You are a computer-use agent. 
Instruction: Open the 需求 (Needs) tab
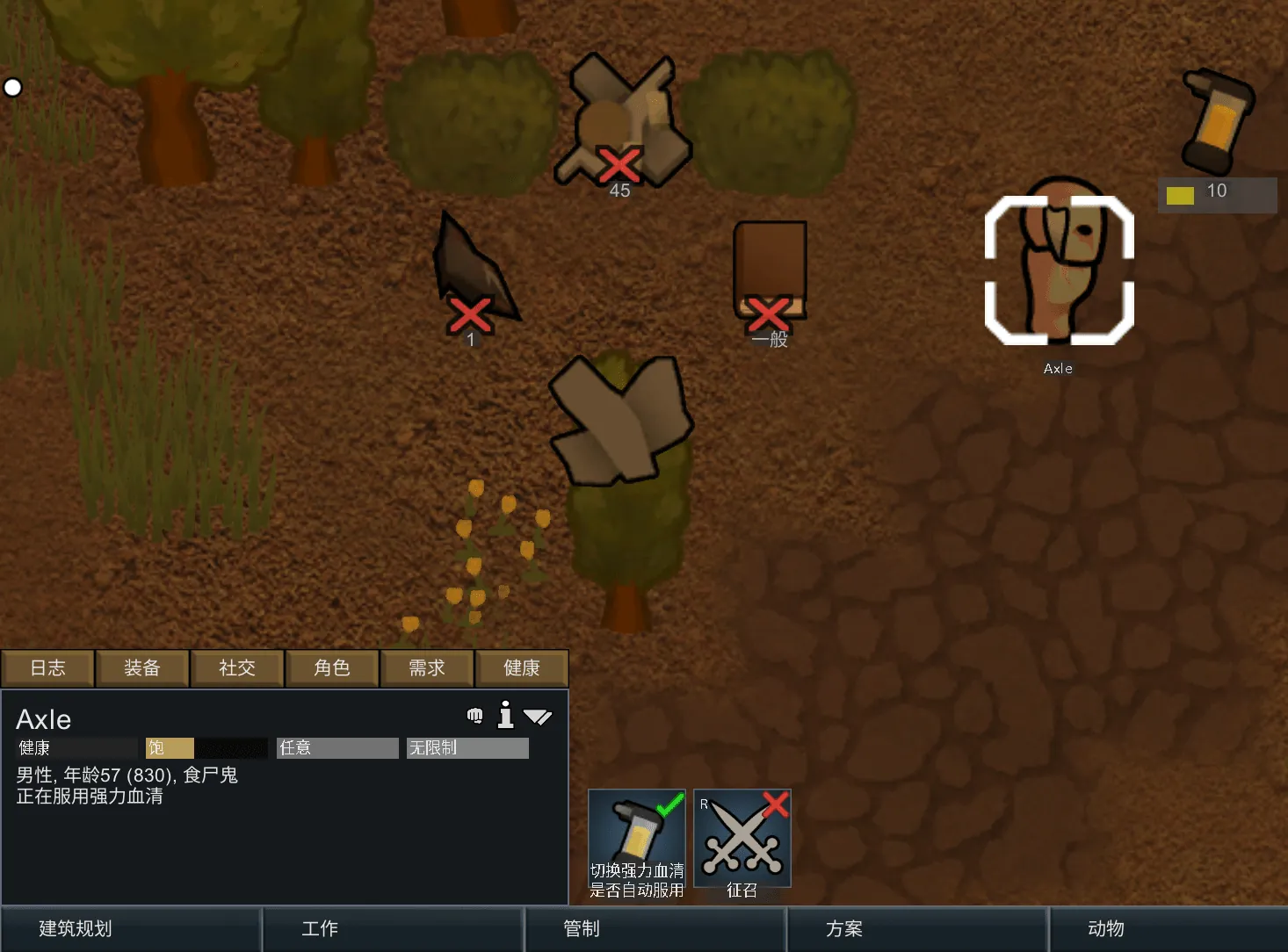click(x=427, y=668)
